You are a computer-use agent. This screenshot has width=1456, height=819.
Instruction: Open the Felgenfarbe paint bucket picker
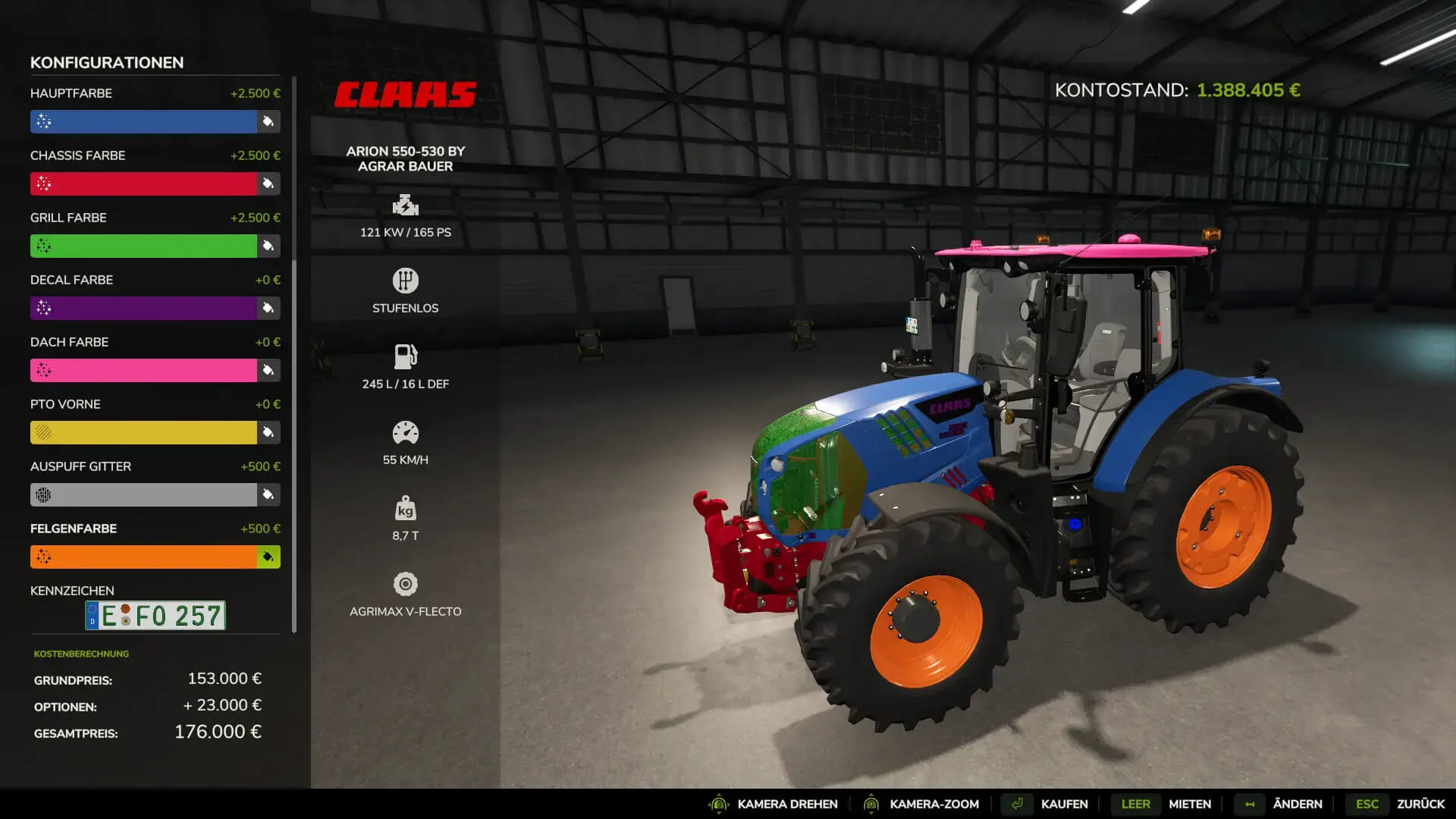[x=268, y=557]
